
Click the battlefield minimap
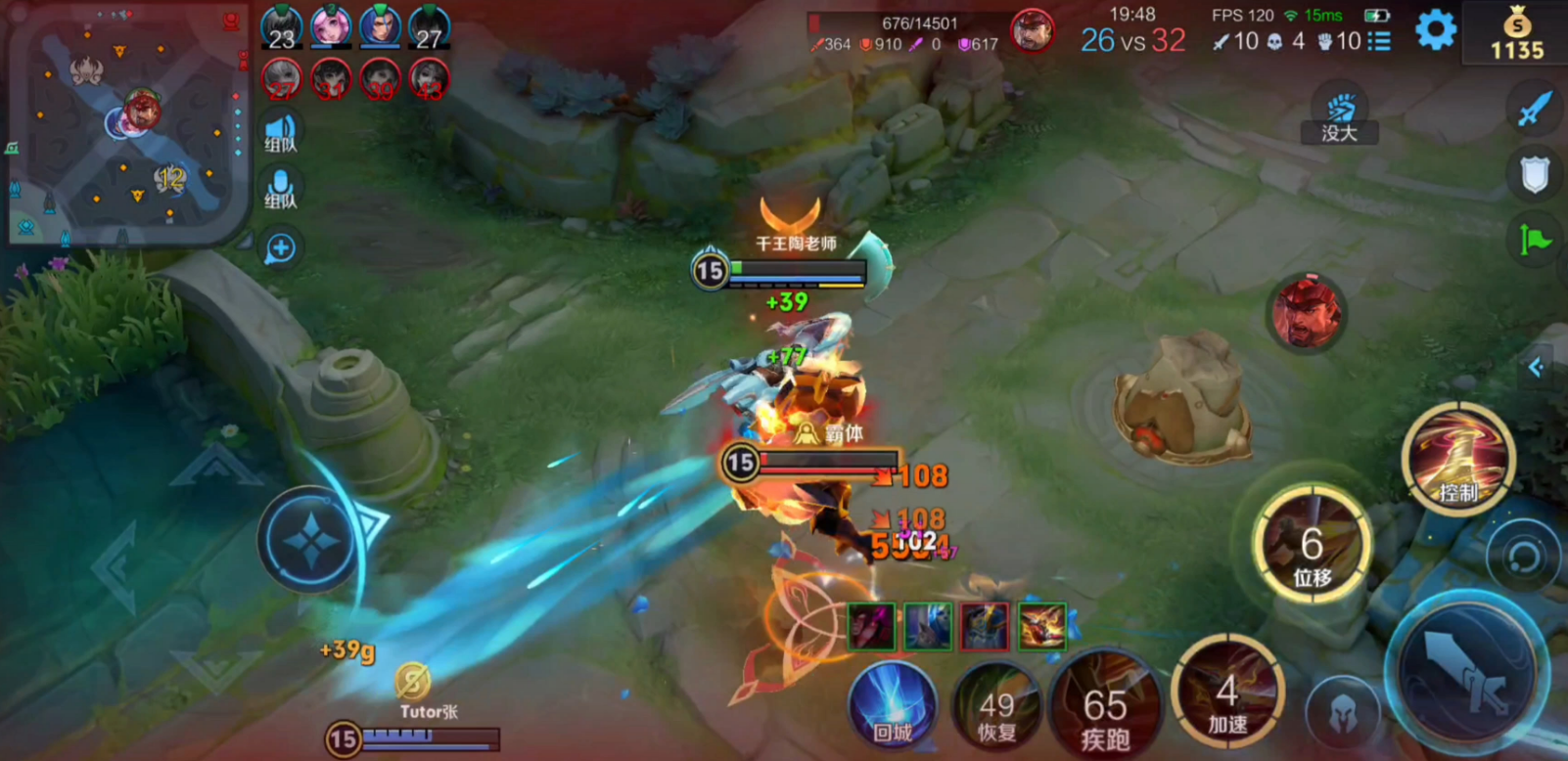click(125, 123)
